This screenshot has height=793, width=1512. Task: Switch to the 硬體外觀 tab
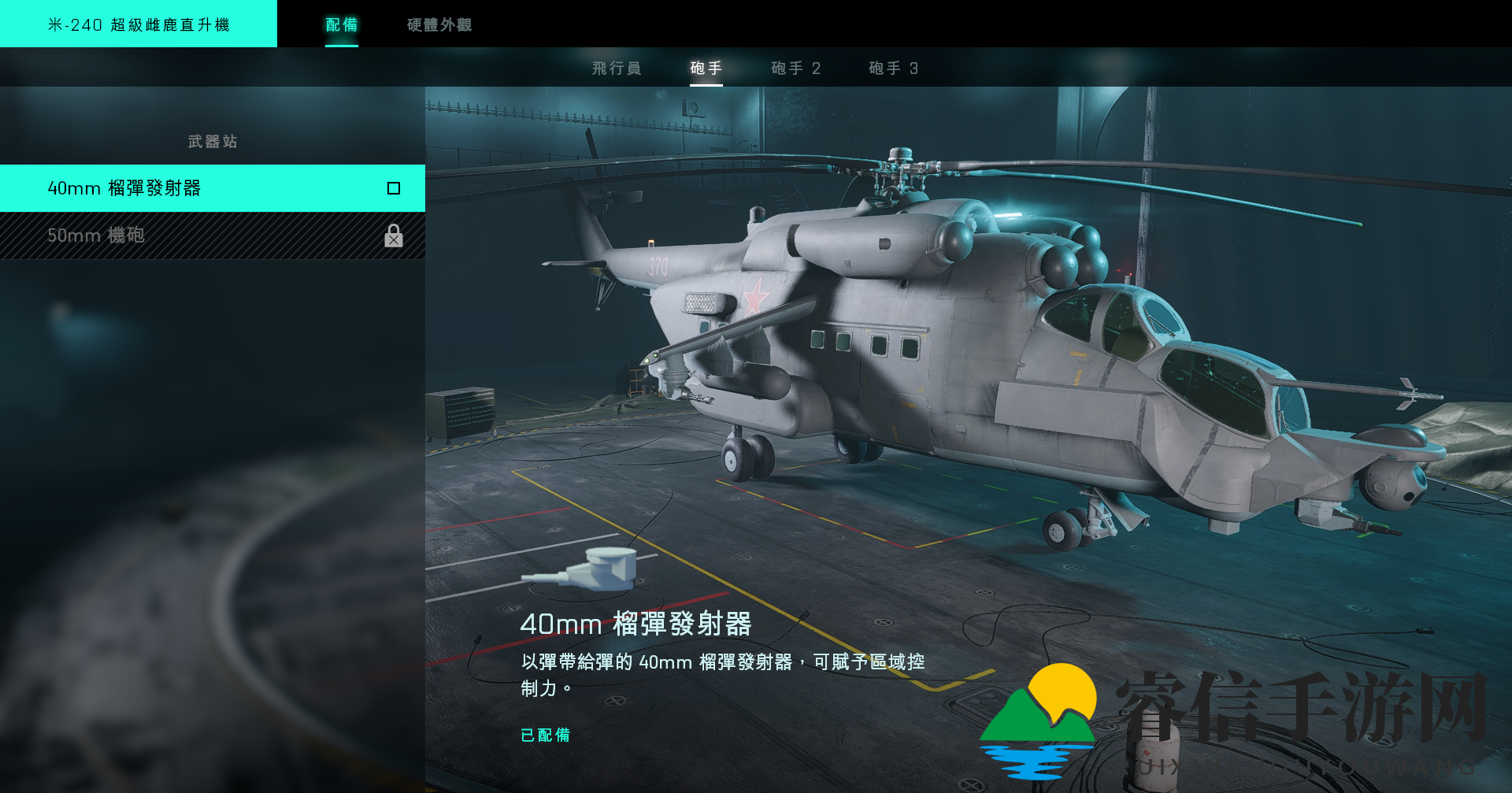[438, 24]
